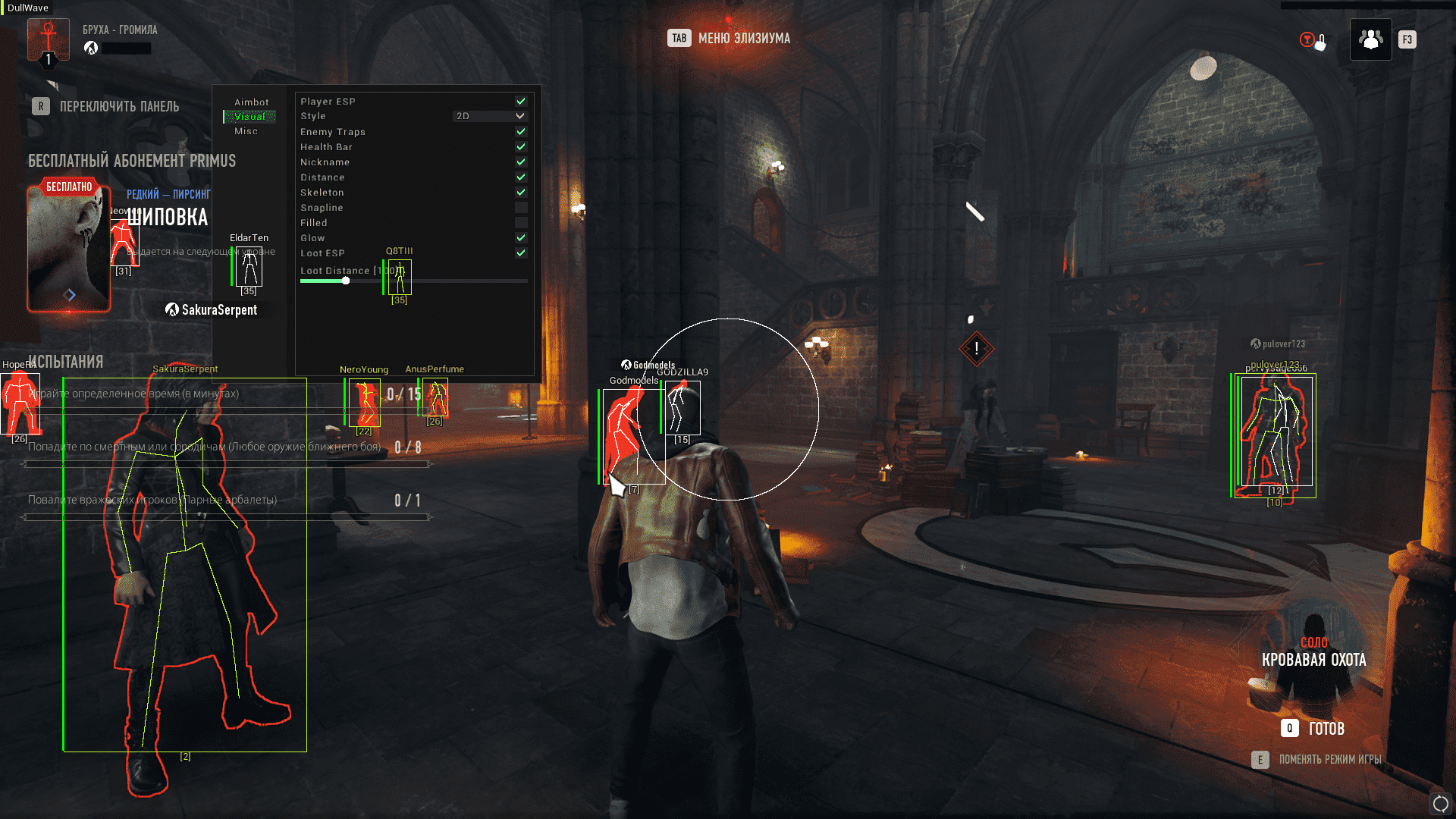Open the friends group icon panel
This screenshot has height=819, width=1456.
[1370, 39]
